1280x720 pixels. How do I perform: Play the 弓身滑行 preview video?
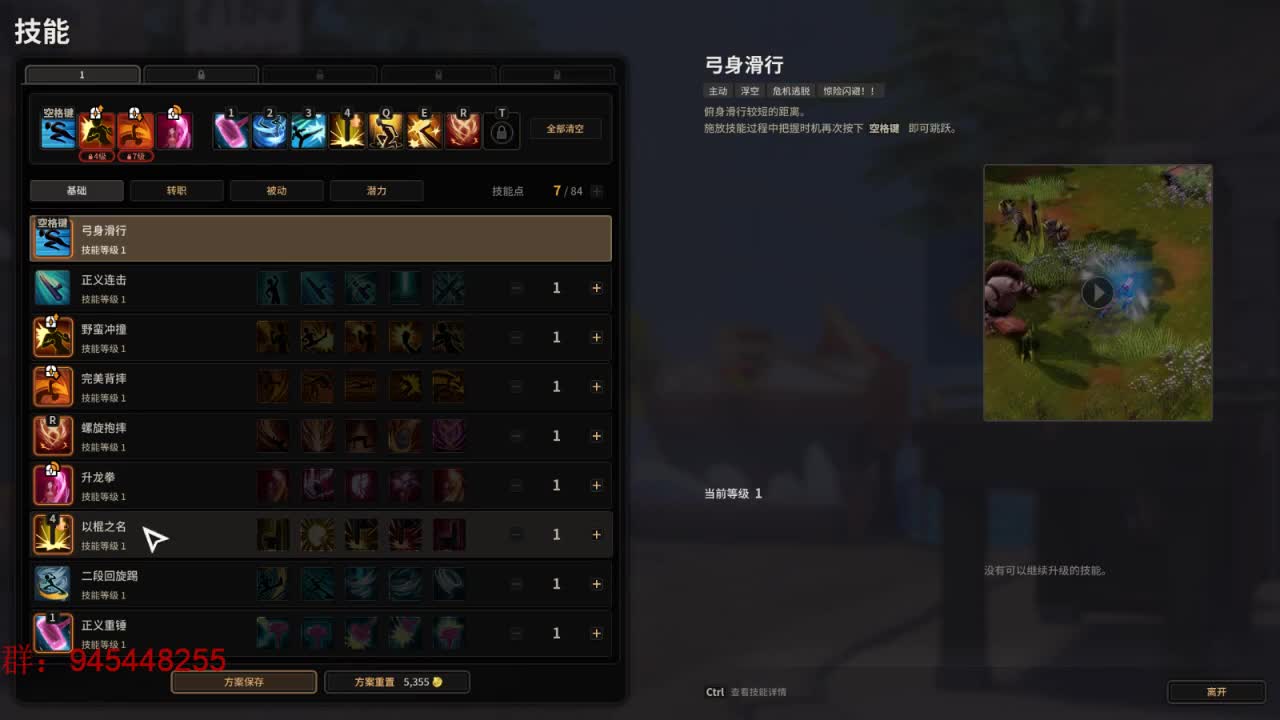(x=1097, y=292)
